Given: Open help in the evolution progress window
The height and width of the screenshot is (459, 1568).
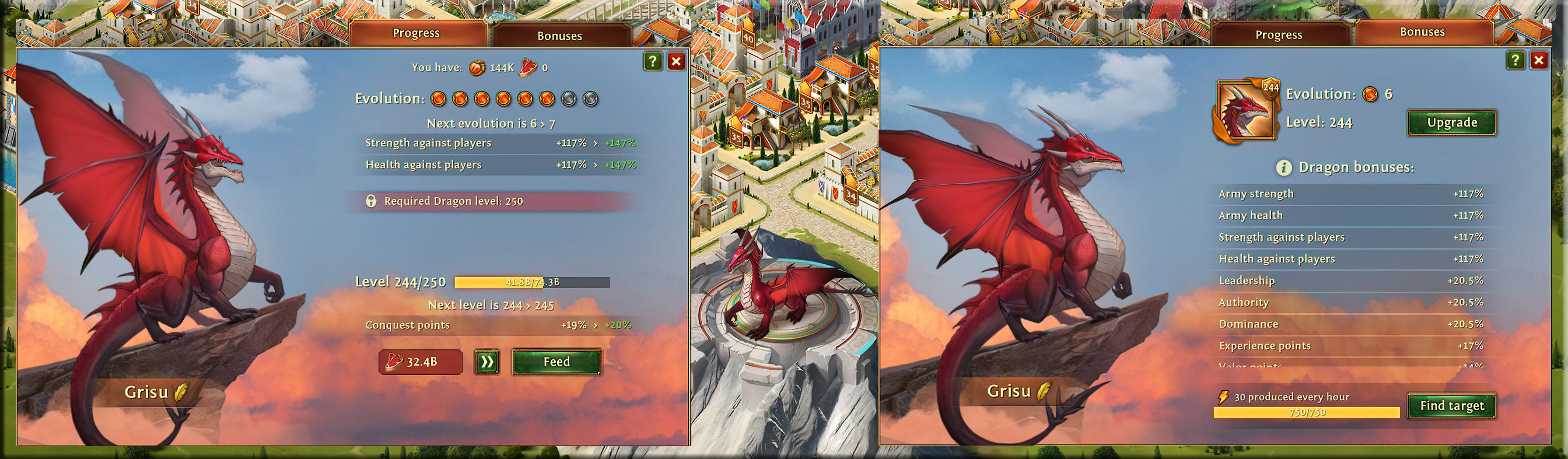Looking at the screenshot, I should click(x=653, y=61).
